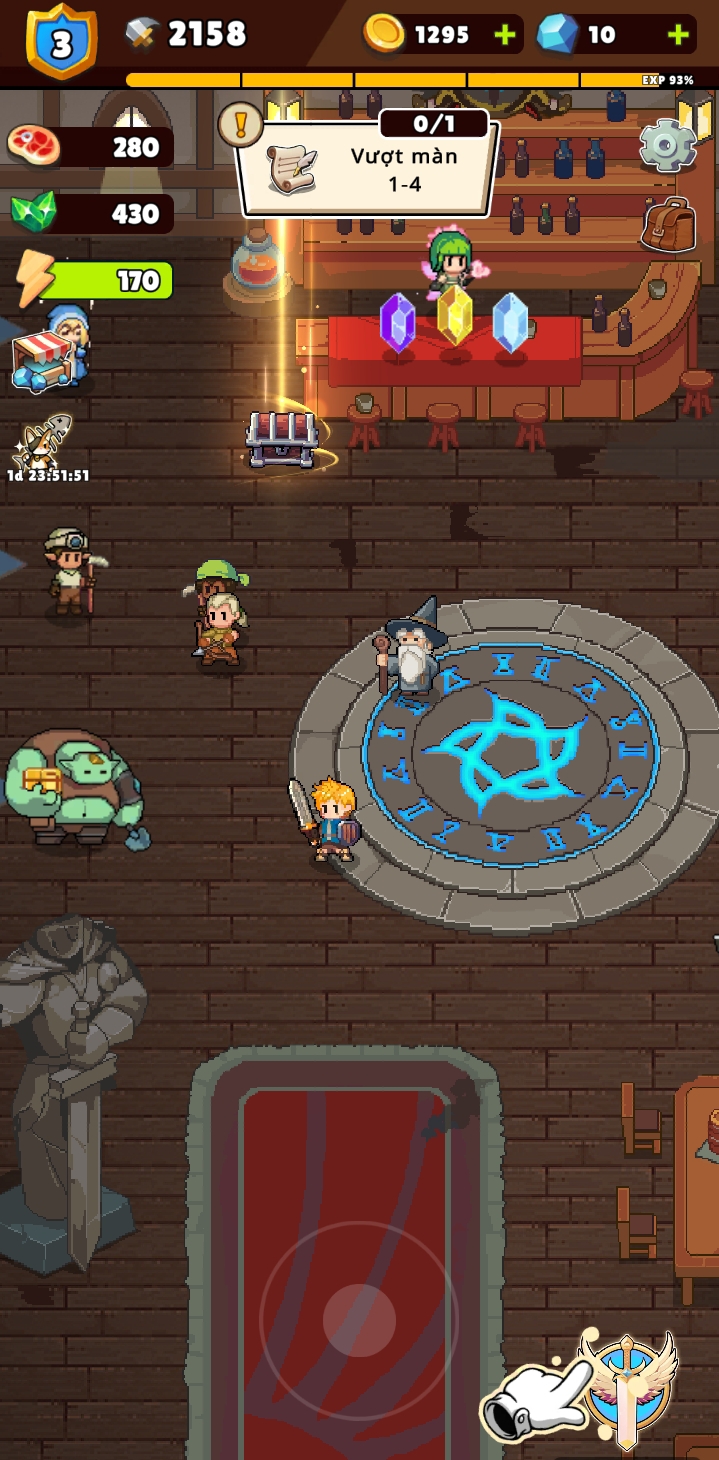The width and height of the screenshot is (719, 1460).
Task: Tap the virtual joystick knob
Action: point(359,1319)
